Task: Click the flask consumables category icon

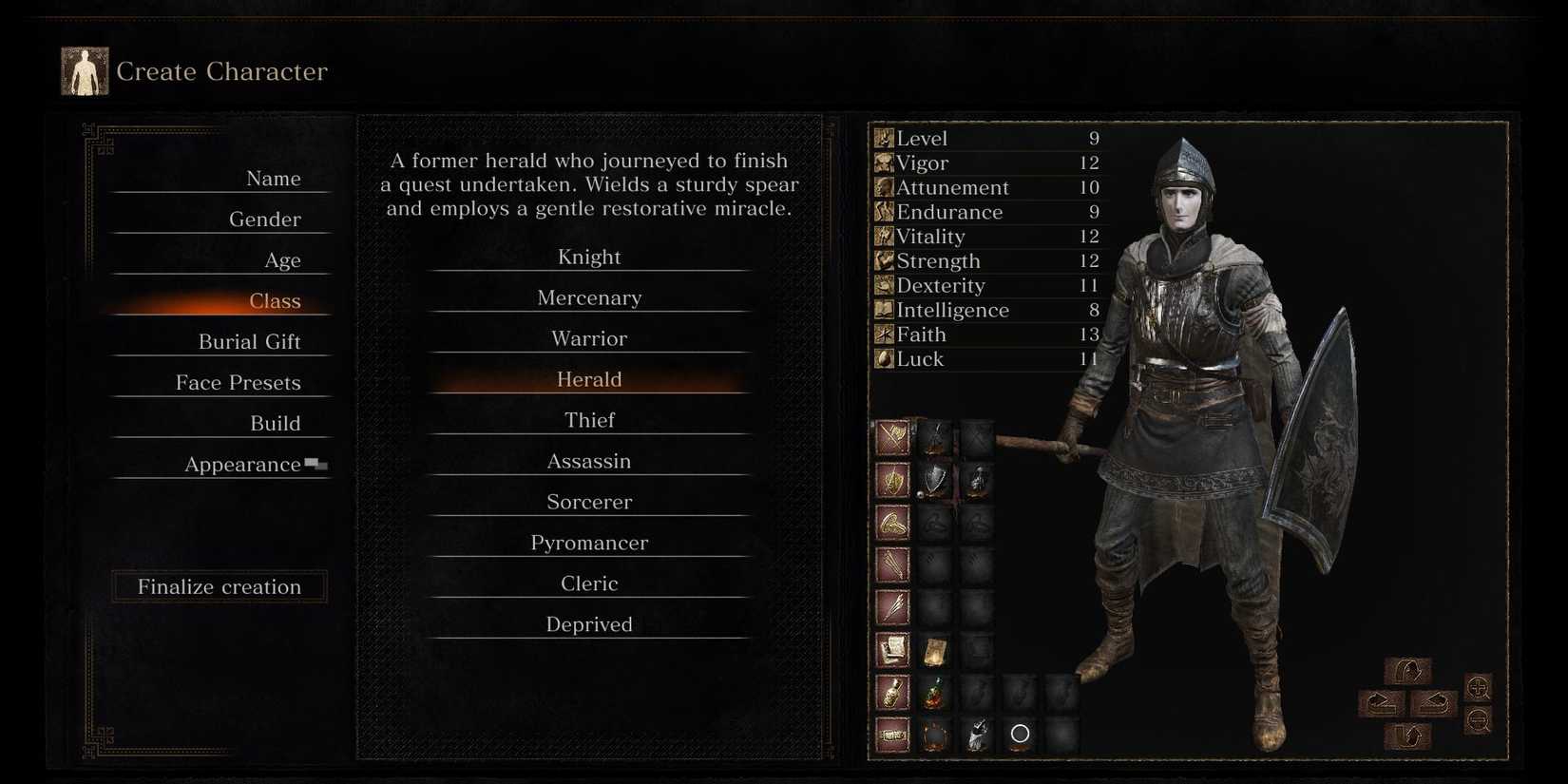Action: point(891,692)
